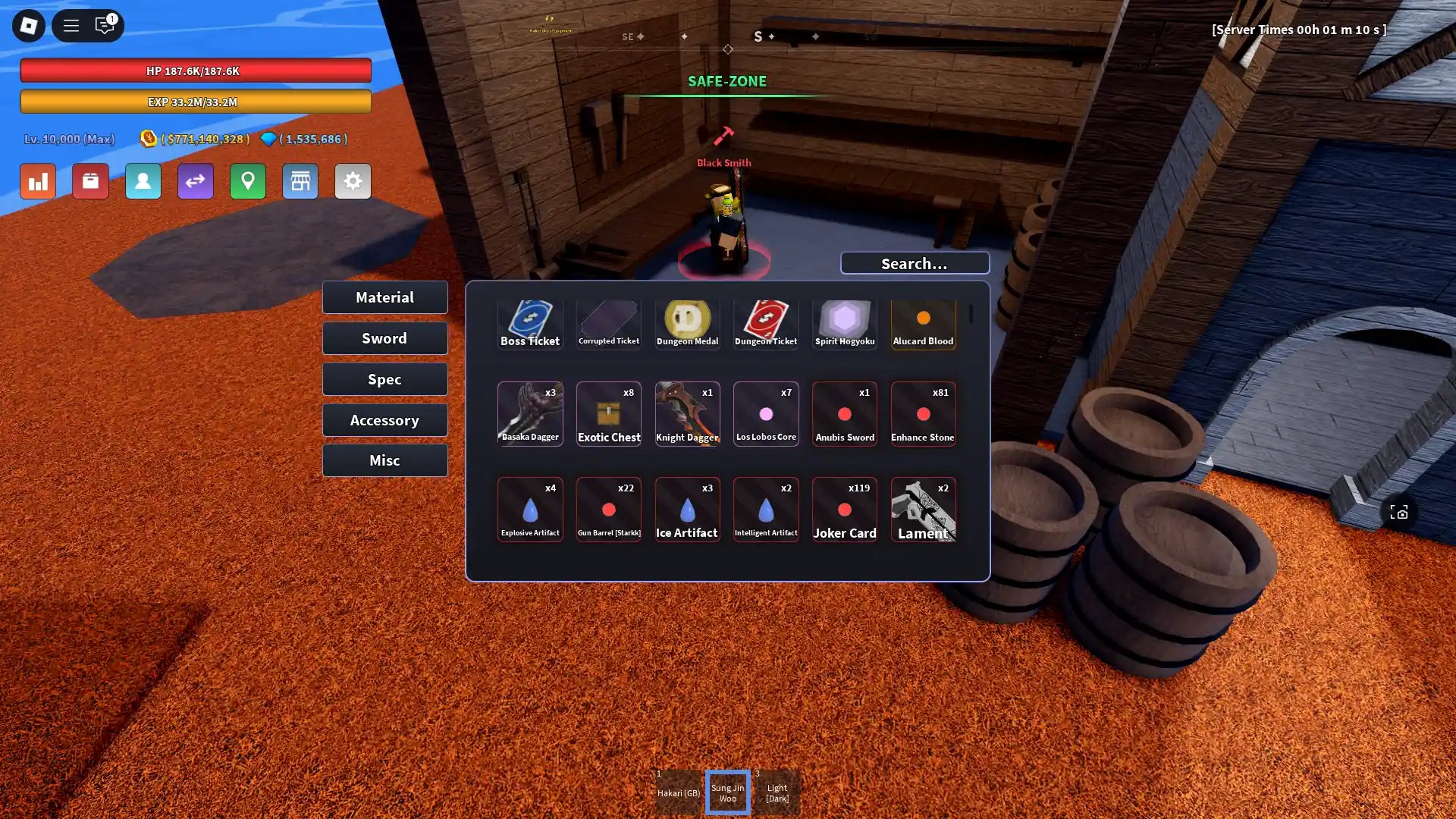Screen dimensions: 1456x819
Task: Open the chat icon with notification badge
Action: pos(105,25)
